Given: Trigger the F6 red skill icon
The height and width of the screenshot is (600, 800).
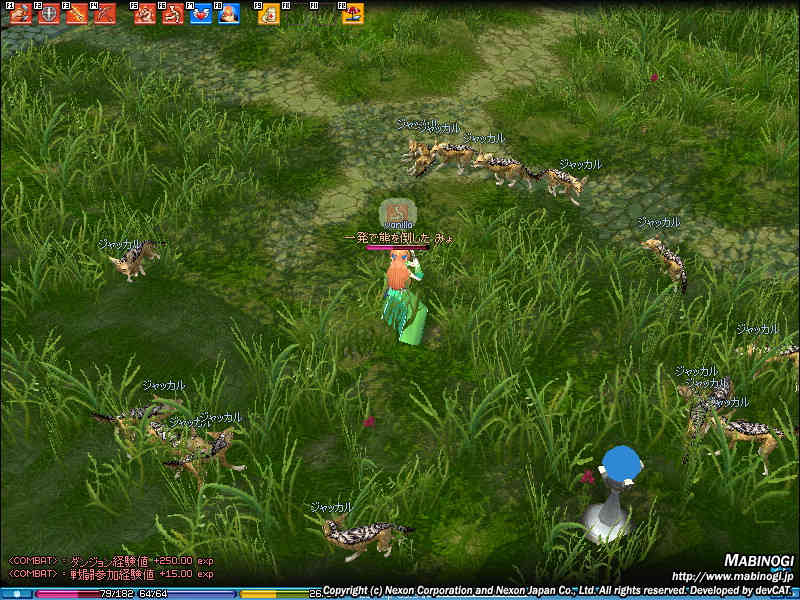Looking at the screenshot, I should (x=173, y=13).
